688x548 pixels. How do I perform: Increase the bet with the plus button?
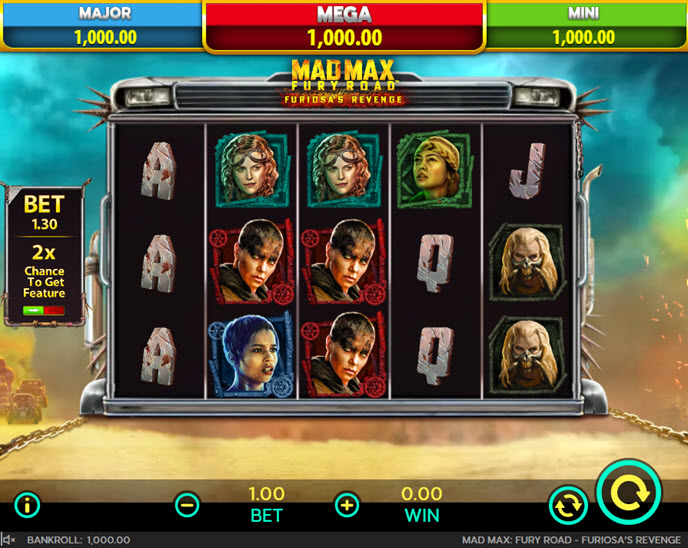(347, 504)
